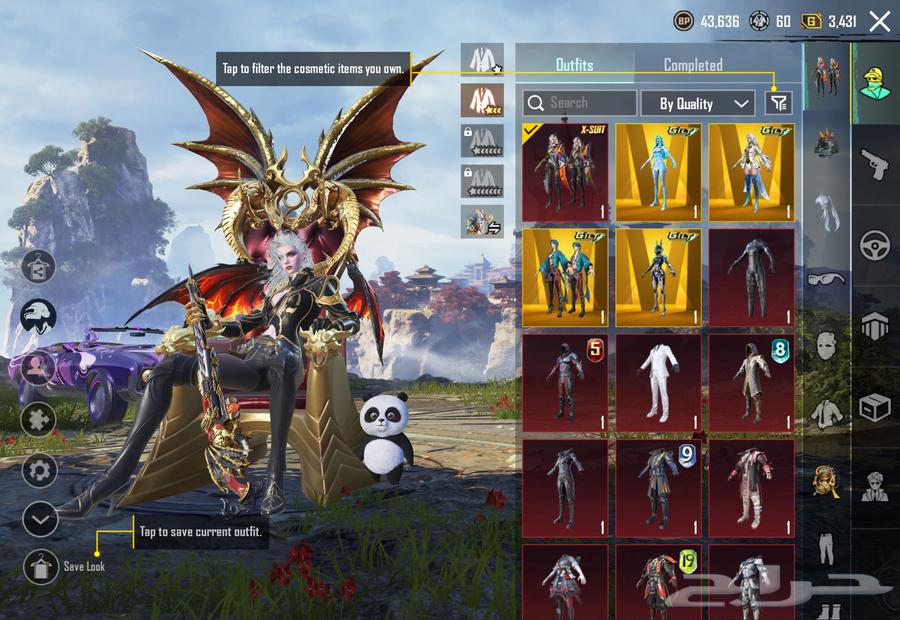Click the gear settings icon

pos(40,470)
